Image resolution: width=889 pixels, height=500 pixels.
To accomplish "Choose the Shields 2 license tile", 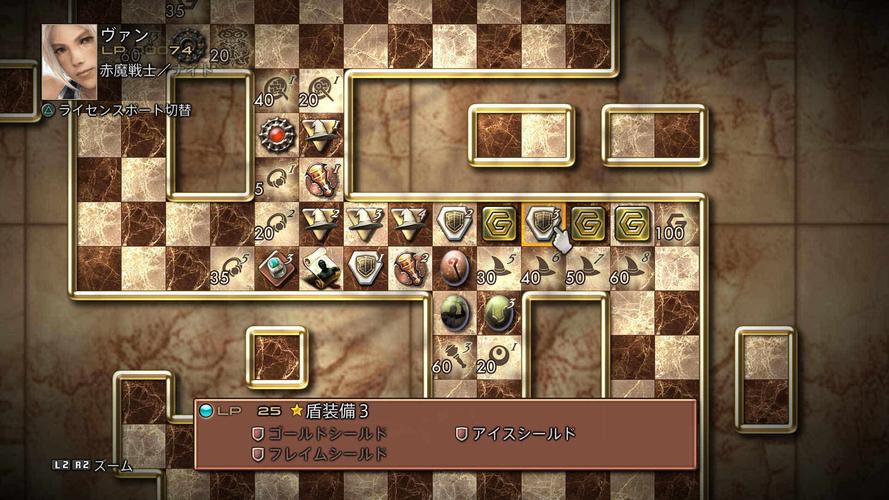I will click(453, 224).
